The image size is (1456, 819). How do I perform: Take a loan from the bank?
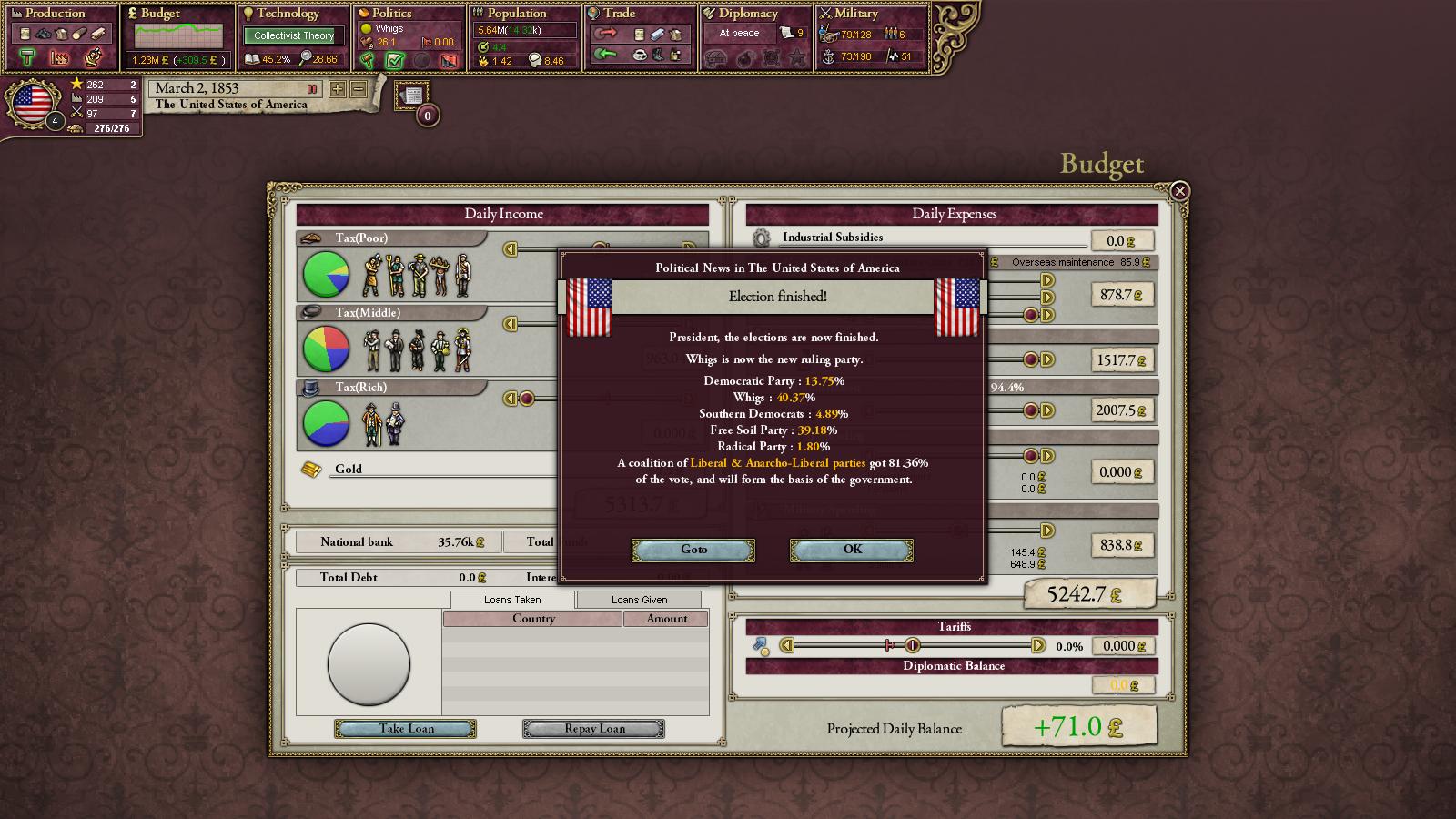click(405, 729)
